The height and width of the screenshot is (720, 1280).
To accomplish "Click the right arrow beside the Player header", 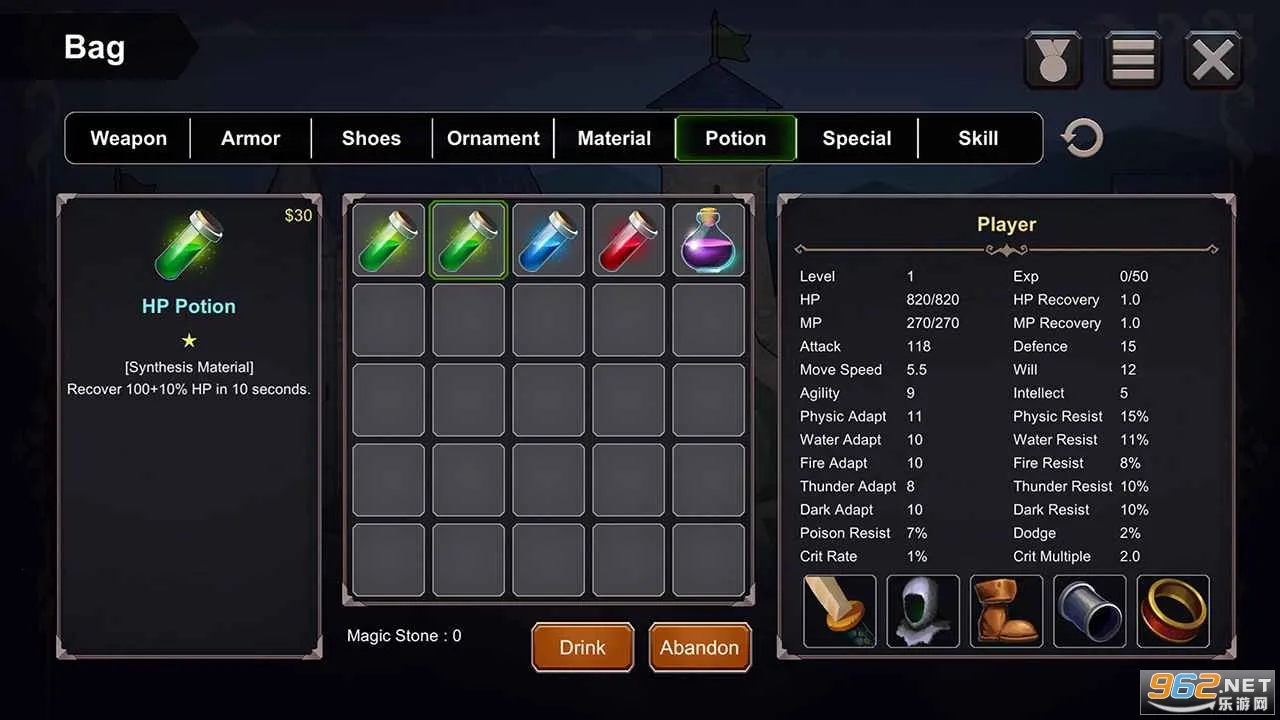I will [1213, 249].
